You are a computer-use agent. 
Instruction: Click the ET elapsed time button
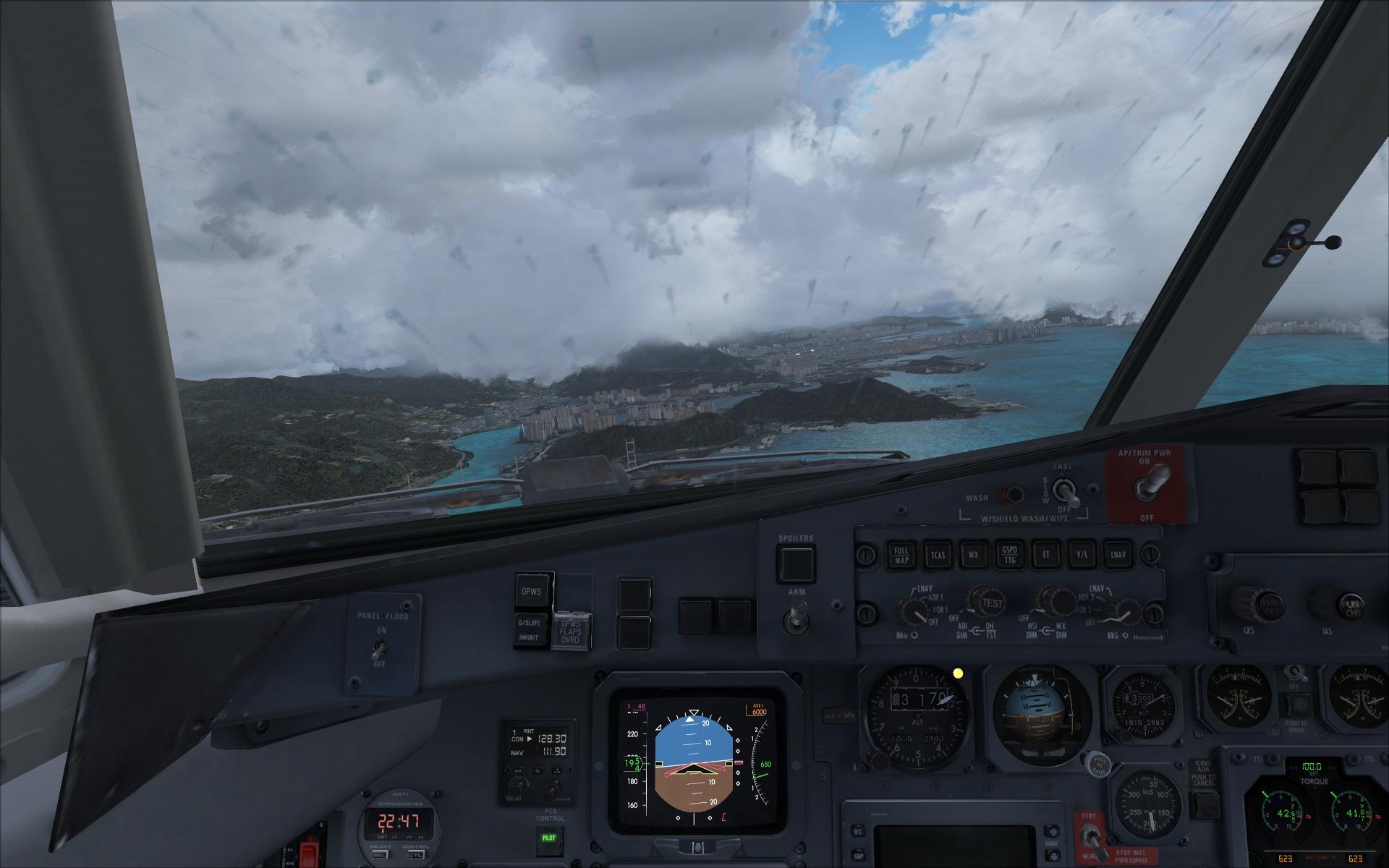[1045, 556]
